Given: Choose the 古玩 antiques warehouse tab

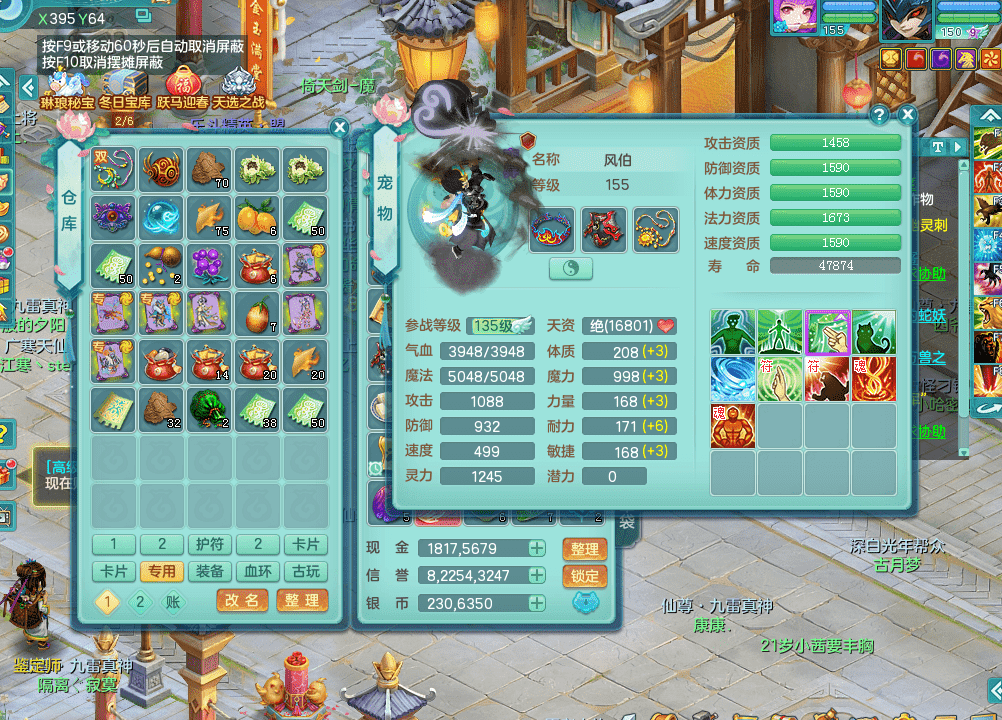Looking at the screenshot, I should pyautogui.click(x=305, y=571).
